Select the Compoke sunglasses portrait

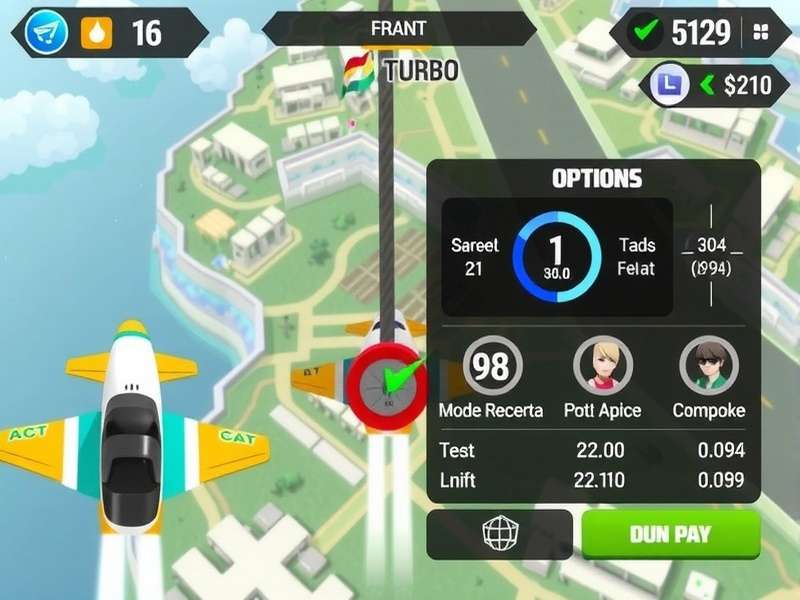708,367
